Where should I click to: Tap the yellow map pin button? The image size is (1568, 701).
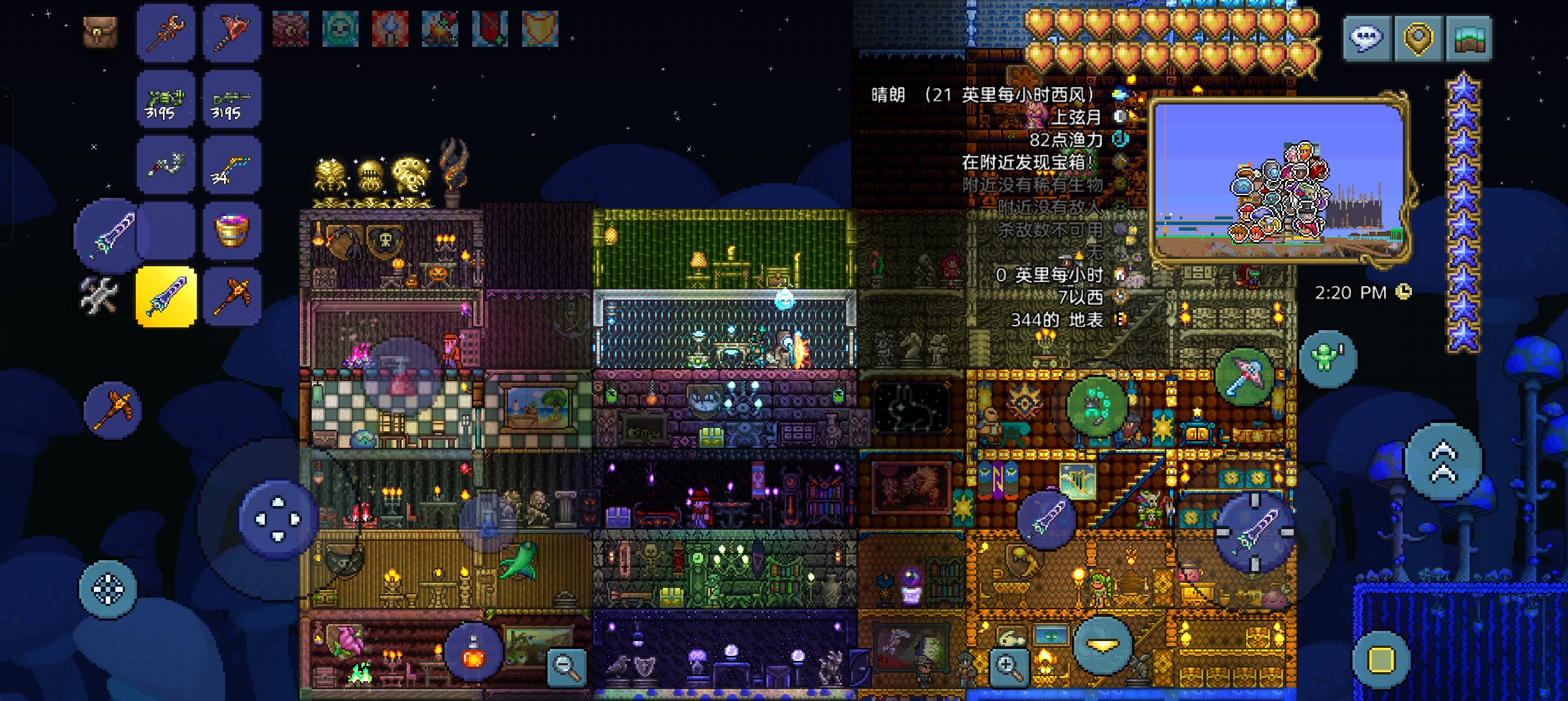tap(1418, 38)
